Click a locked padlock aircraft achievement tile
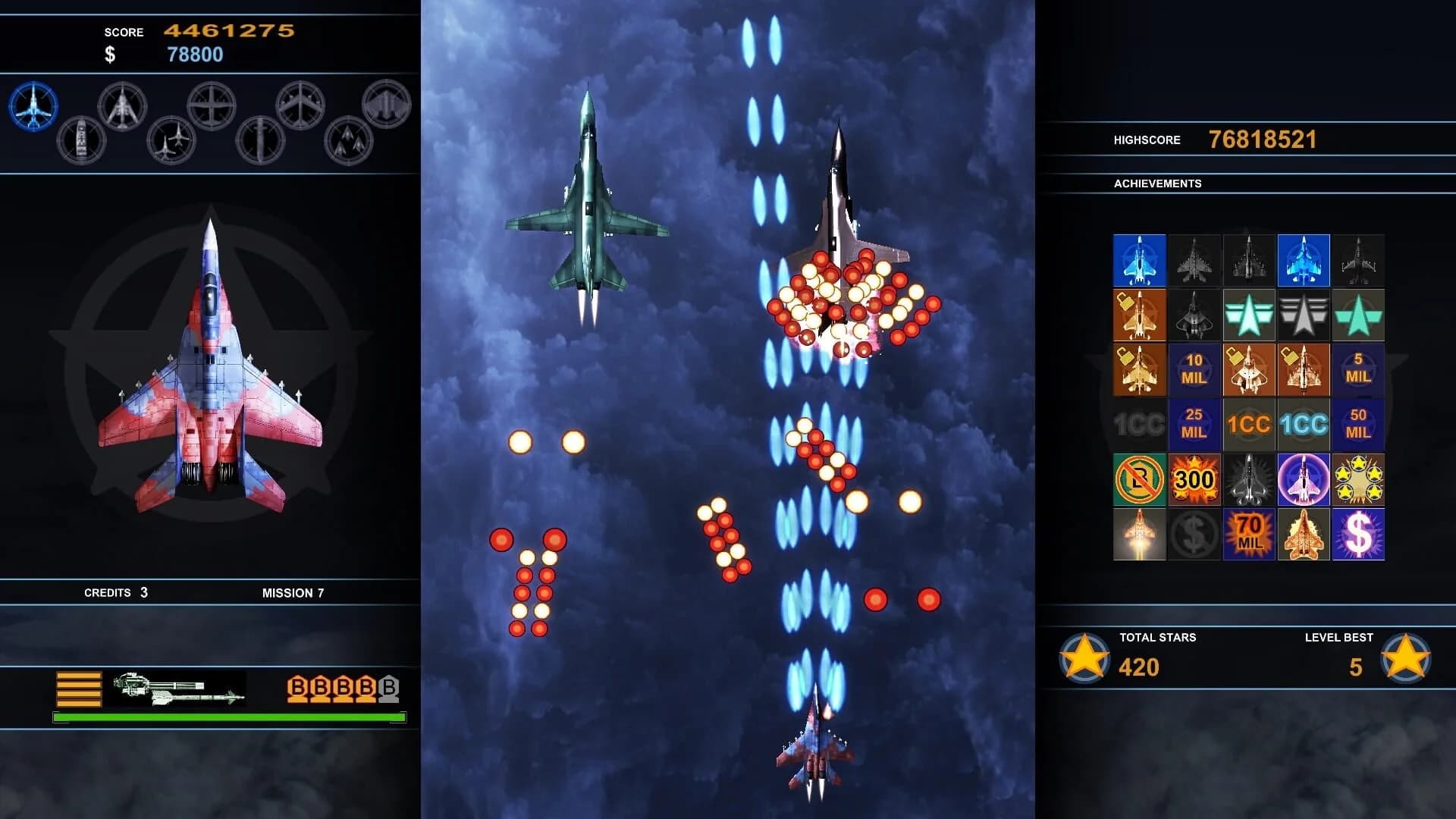Screen dimensions: 1456x819 [x=1138, y=313]
